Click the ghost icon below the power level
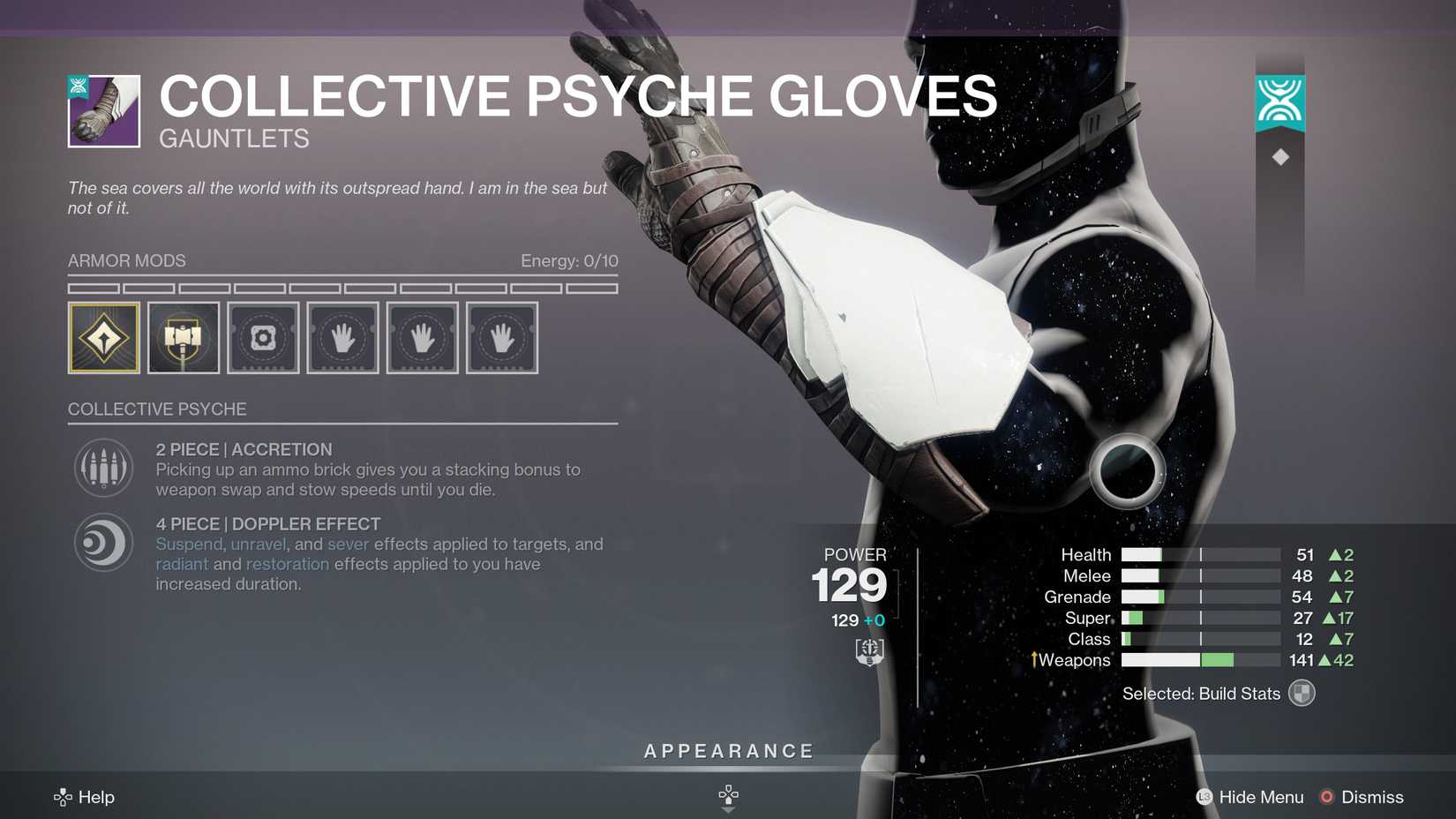This screenshot has width=1456, height=819. (869, 652)
